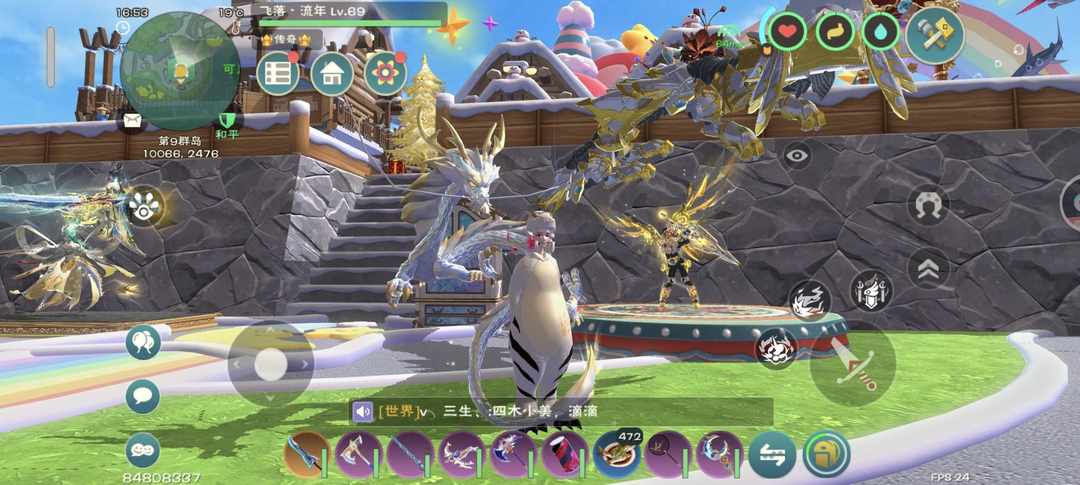Open the speech bubble chat button
This screenshot has width=1080, height=485.
pyautogui.click(x=143, y=396)
